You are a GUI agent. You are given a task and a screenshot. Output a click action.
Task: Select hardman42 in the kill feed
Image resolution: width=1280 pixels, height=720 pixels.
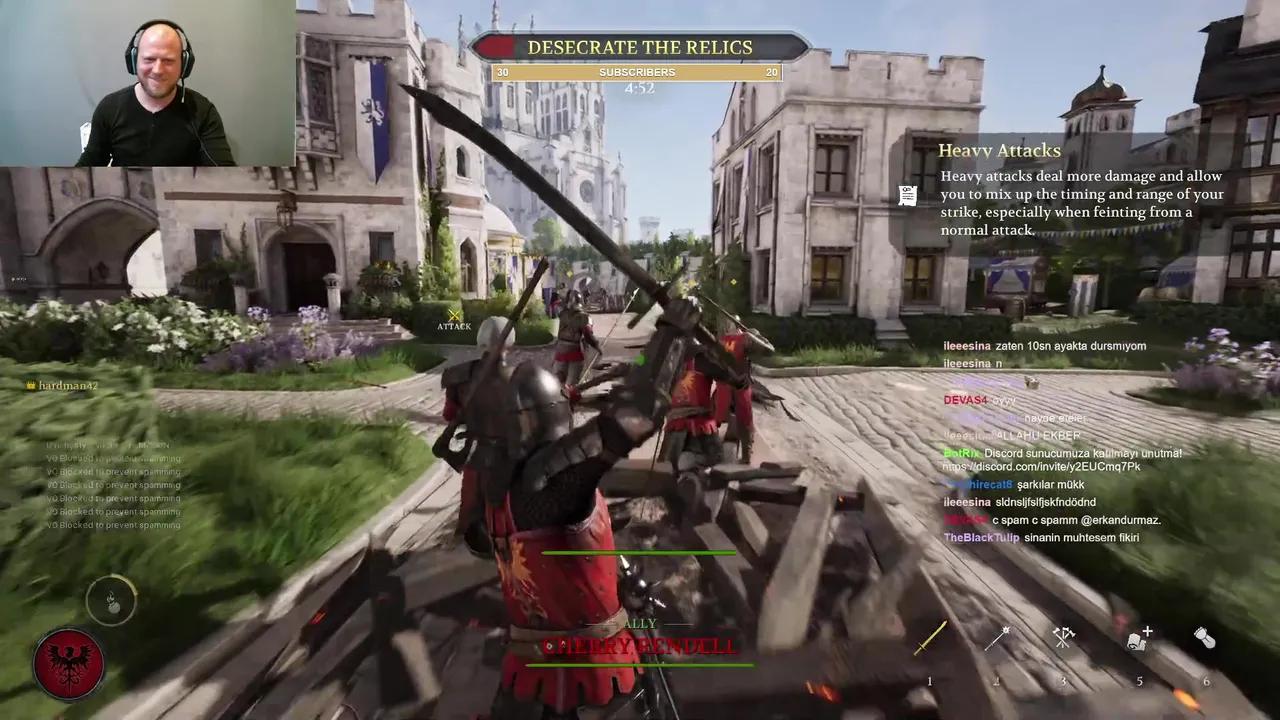(68, 385)
